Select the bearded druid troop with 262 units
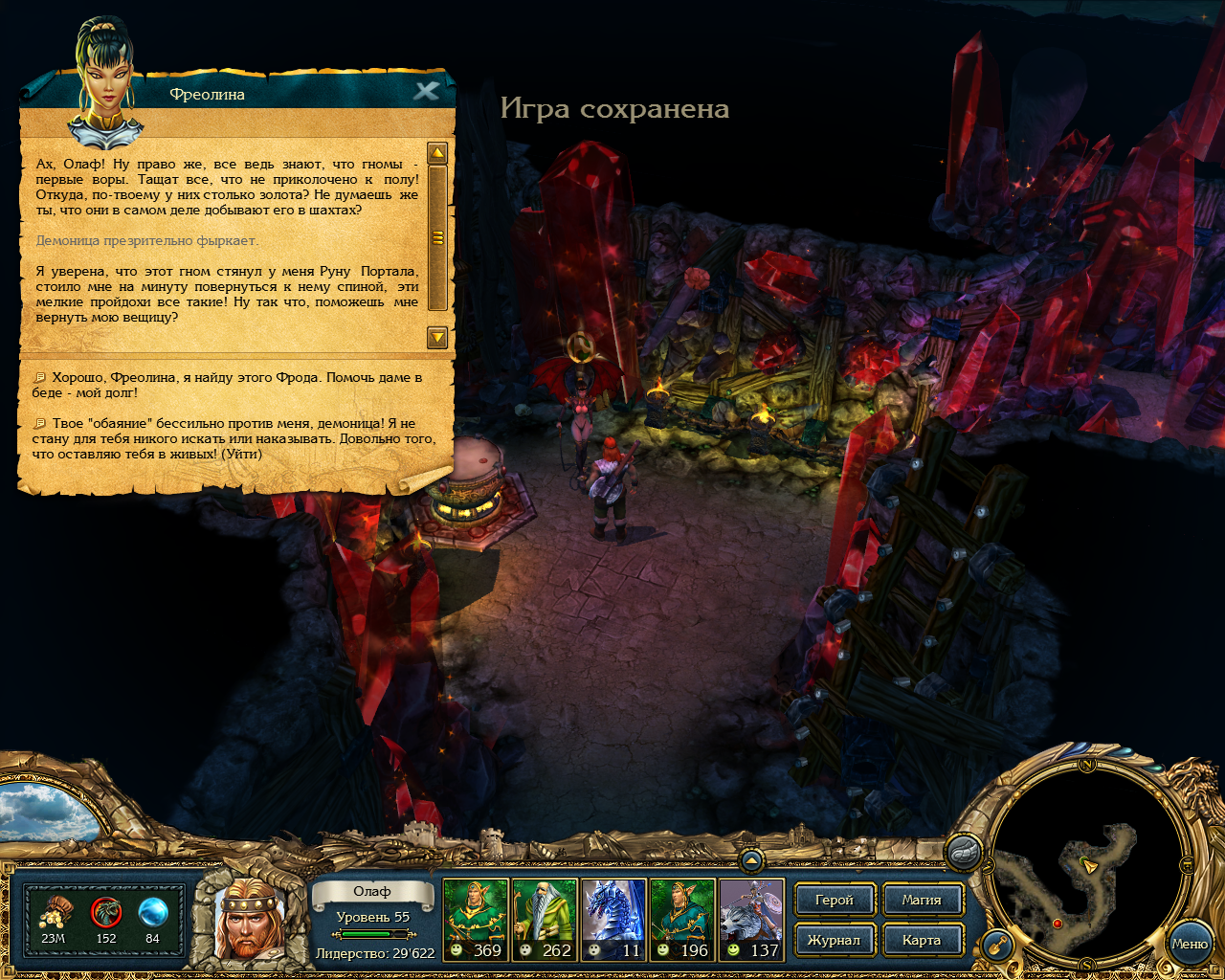Image resolution: width=1225 pixels, height=980 pixels. [545, 919]
